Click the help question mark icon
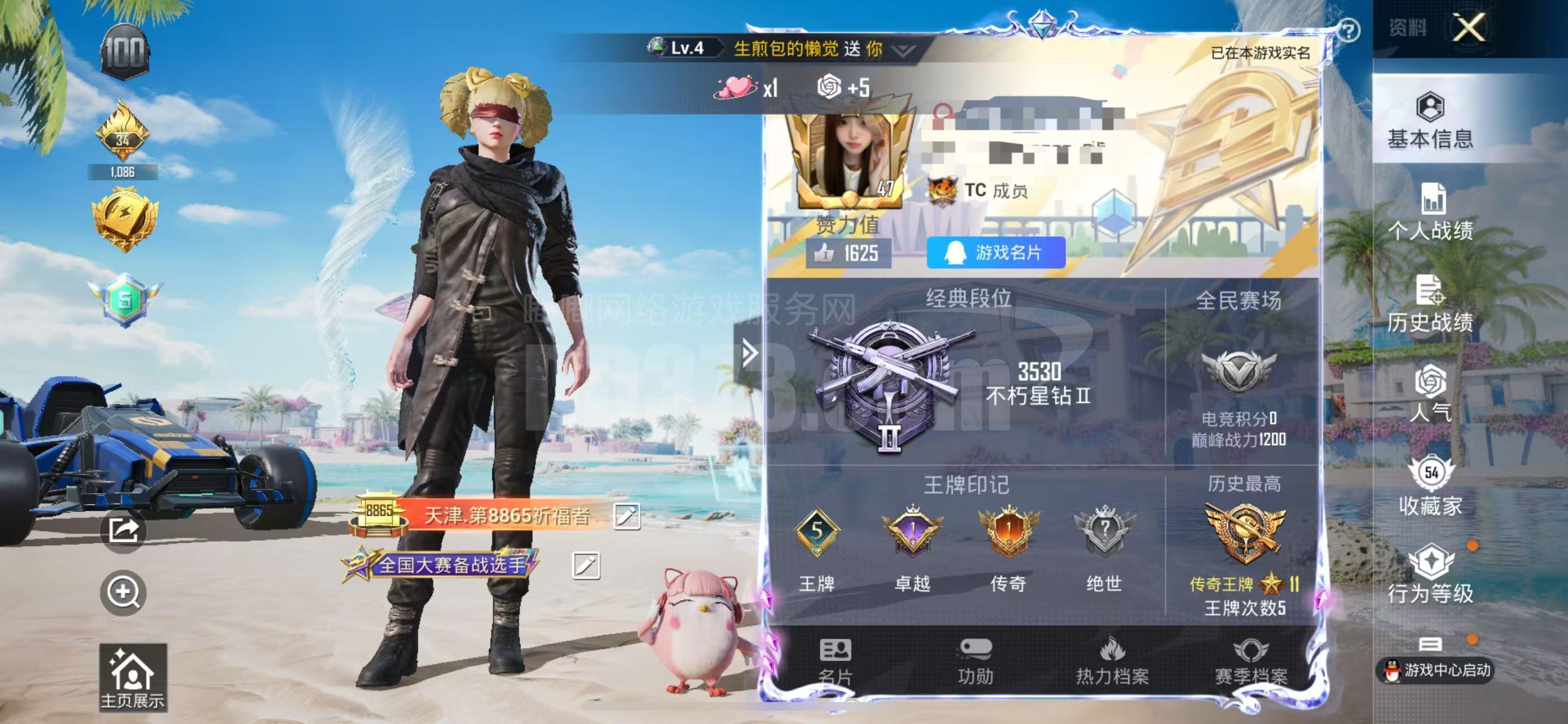 click(x=1350, y=29)
